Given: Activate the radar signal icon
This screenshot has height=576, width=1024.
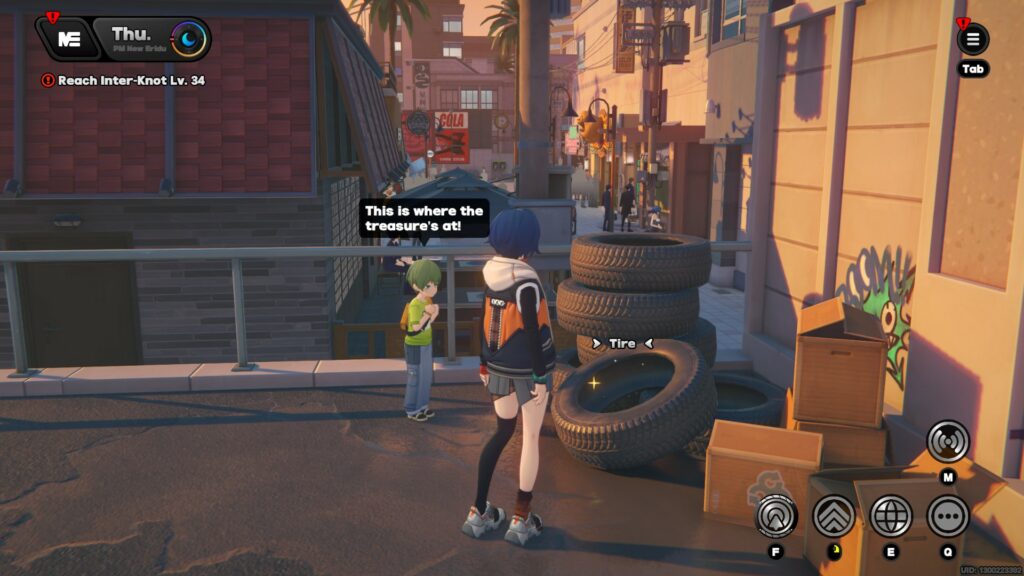Looking at the screenshot, I should point(947,441).
